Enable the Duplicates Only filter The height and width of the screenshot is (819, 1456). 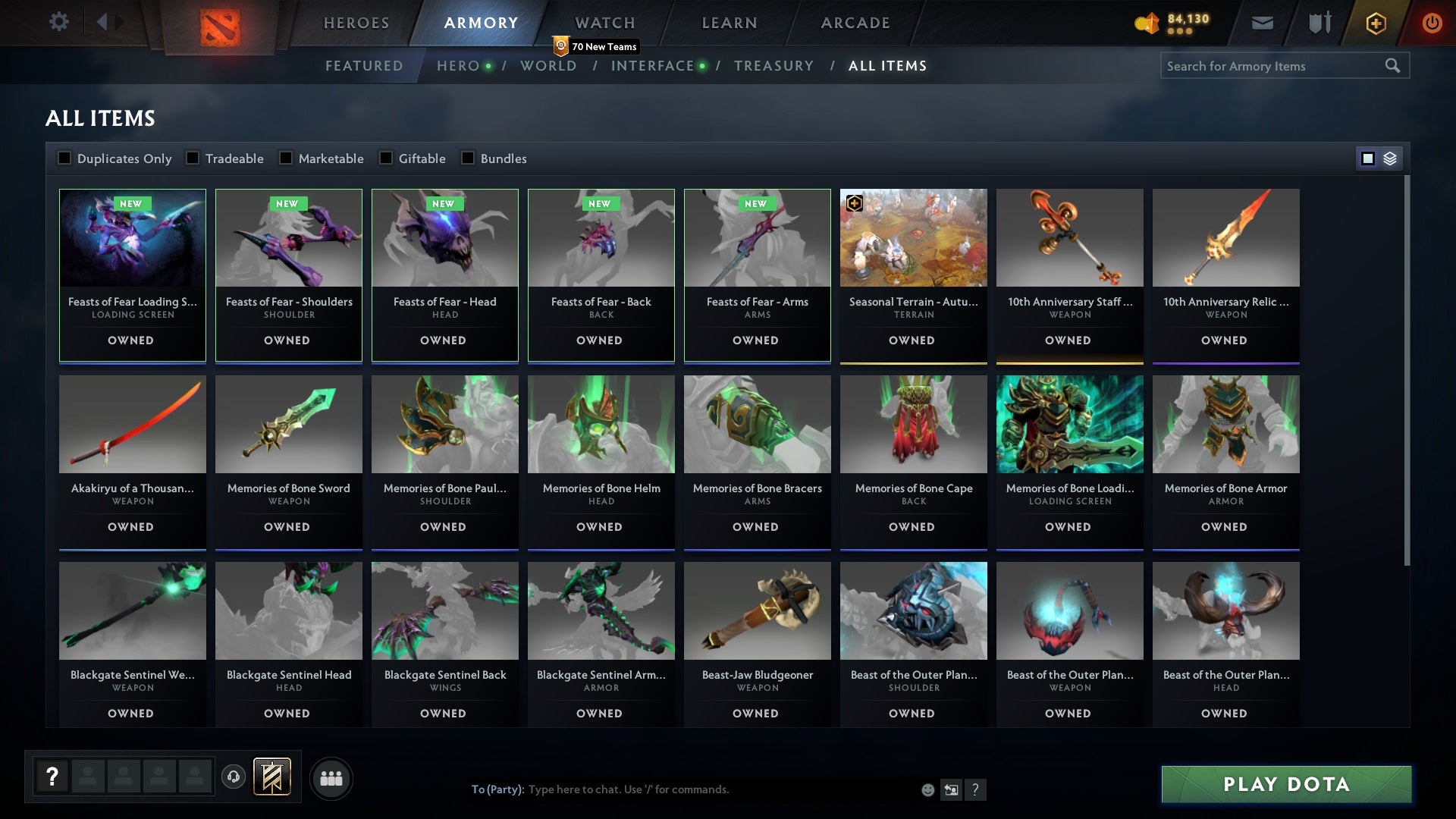(x=64, y=158)
